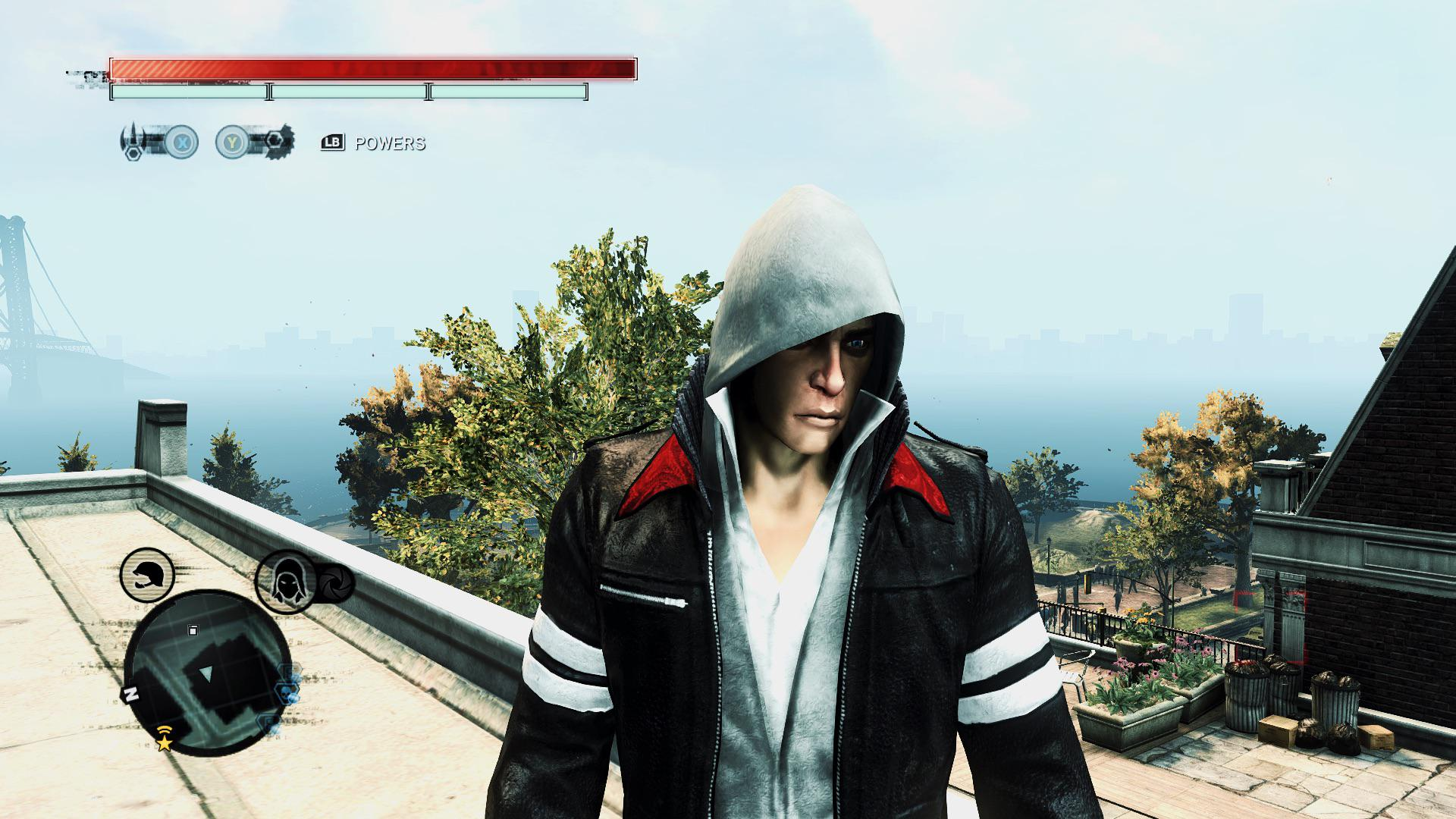Screen dimensions: 1456x819
Task: Click the camera shutter icon
Action: 334,583
